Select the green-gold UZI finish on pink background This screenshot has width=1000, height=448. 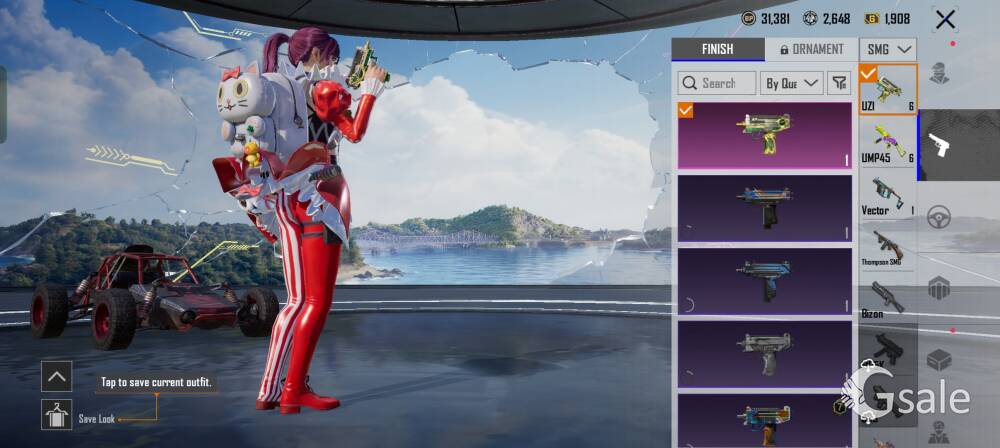[765, 135]
